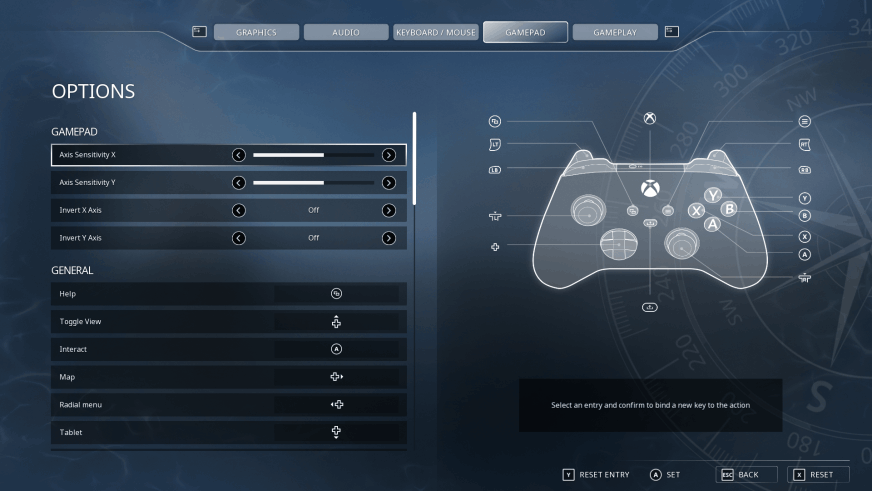Adjust the Axis Sensitivity Y slider bar
Viewport: 872px width, 491px height.
(x=313, y=183)
